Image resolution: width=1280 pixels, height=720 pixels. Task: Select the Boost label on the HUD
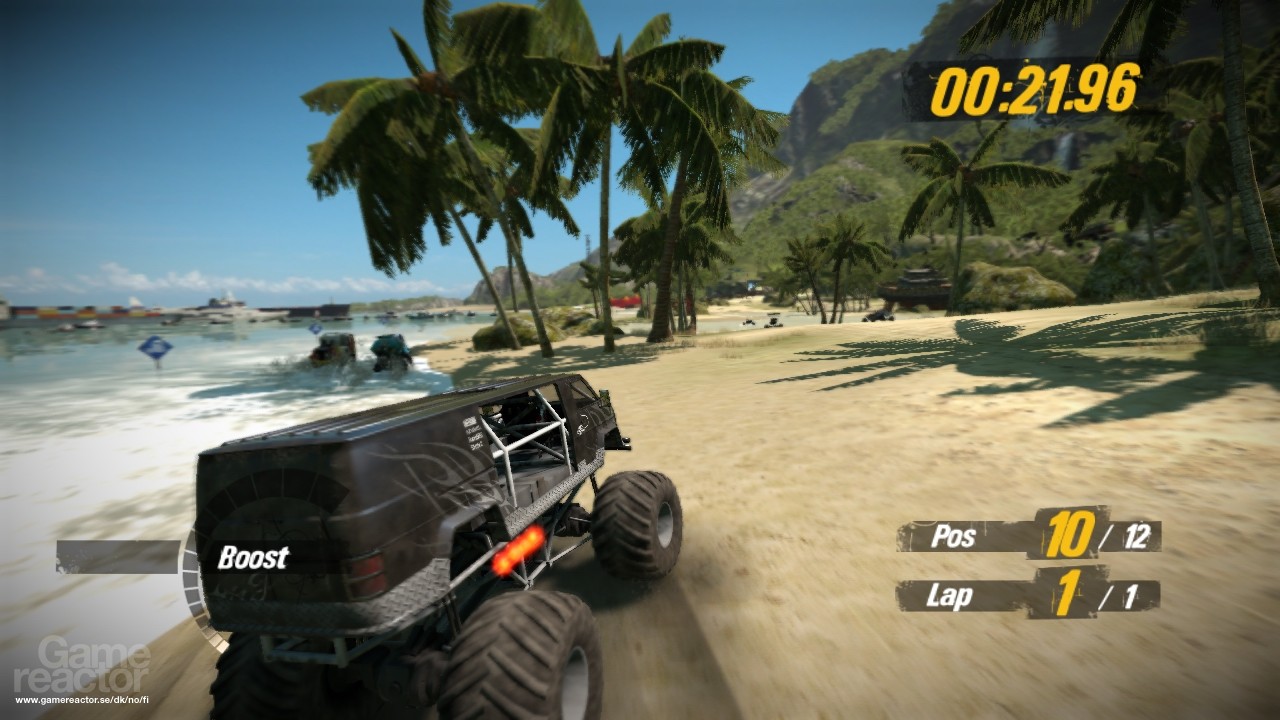point(253,557)
